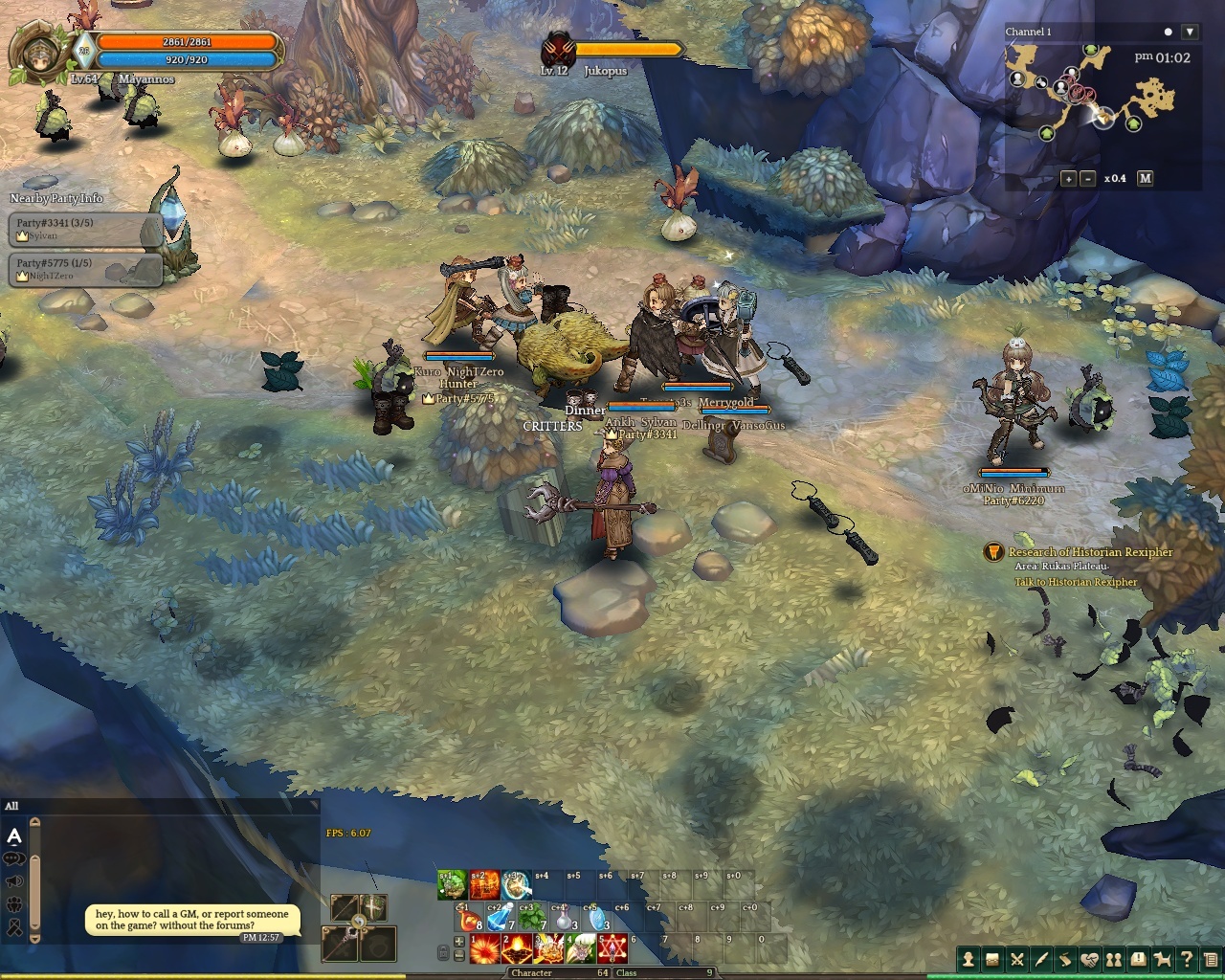
Task: Select Party#5775 in Nearby Party Info
Action: (x=86, y=269)
